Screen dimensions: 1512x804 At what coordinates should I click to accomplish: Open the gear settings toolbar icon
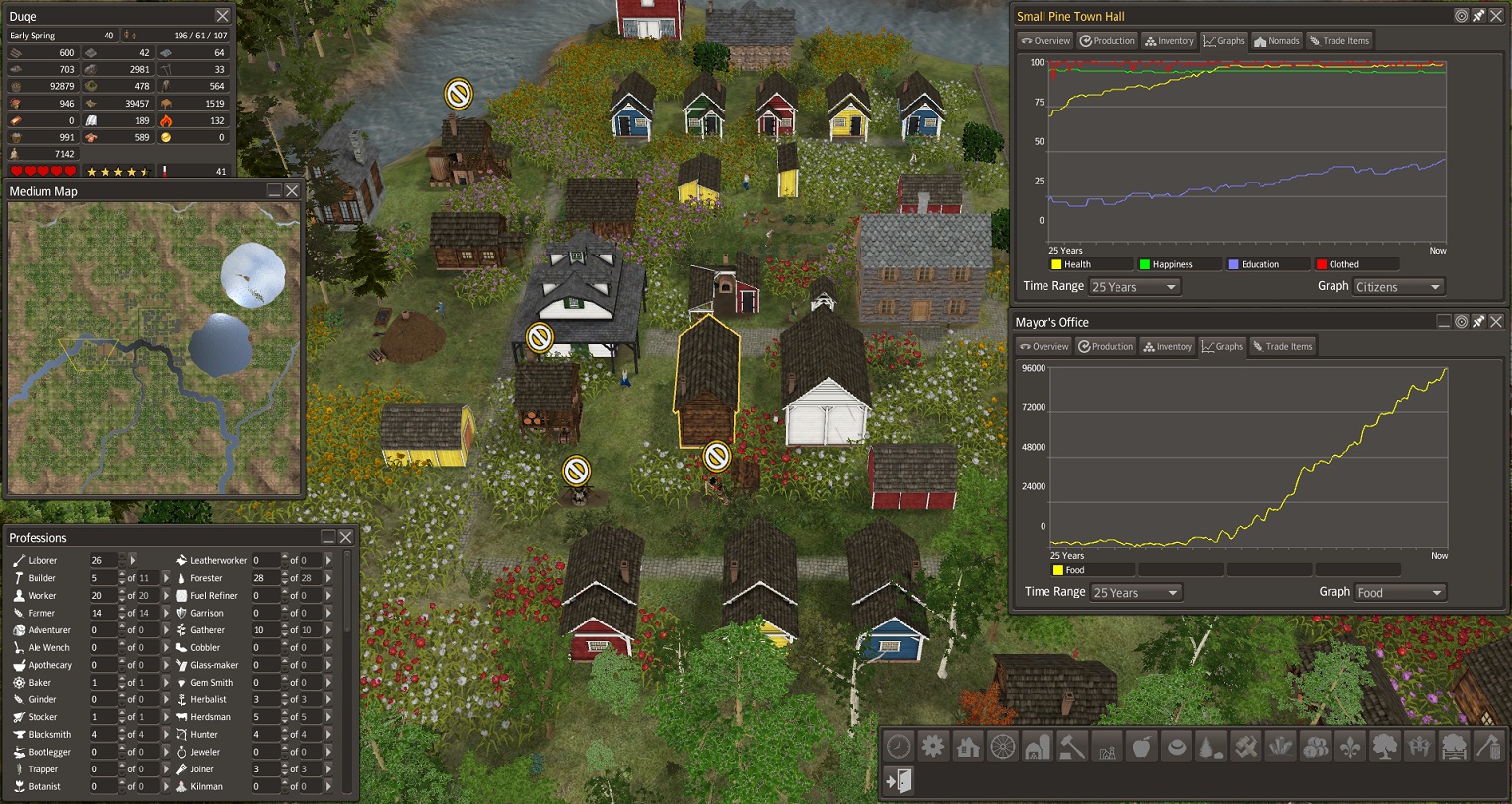[933, 747]
